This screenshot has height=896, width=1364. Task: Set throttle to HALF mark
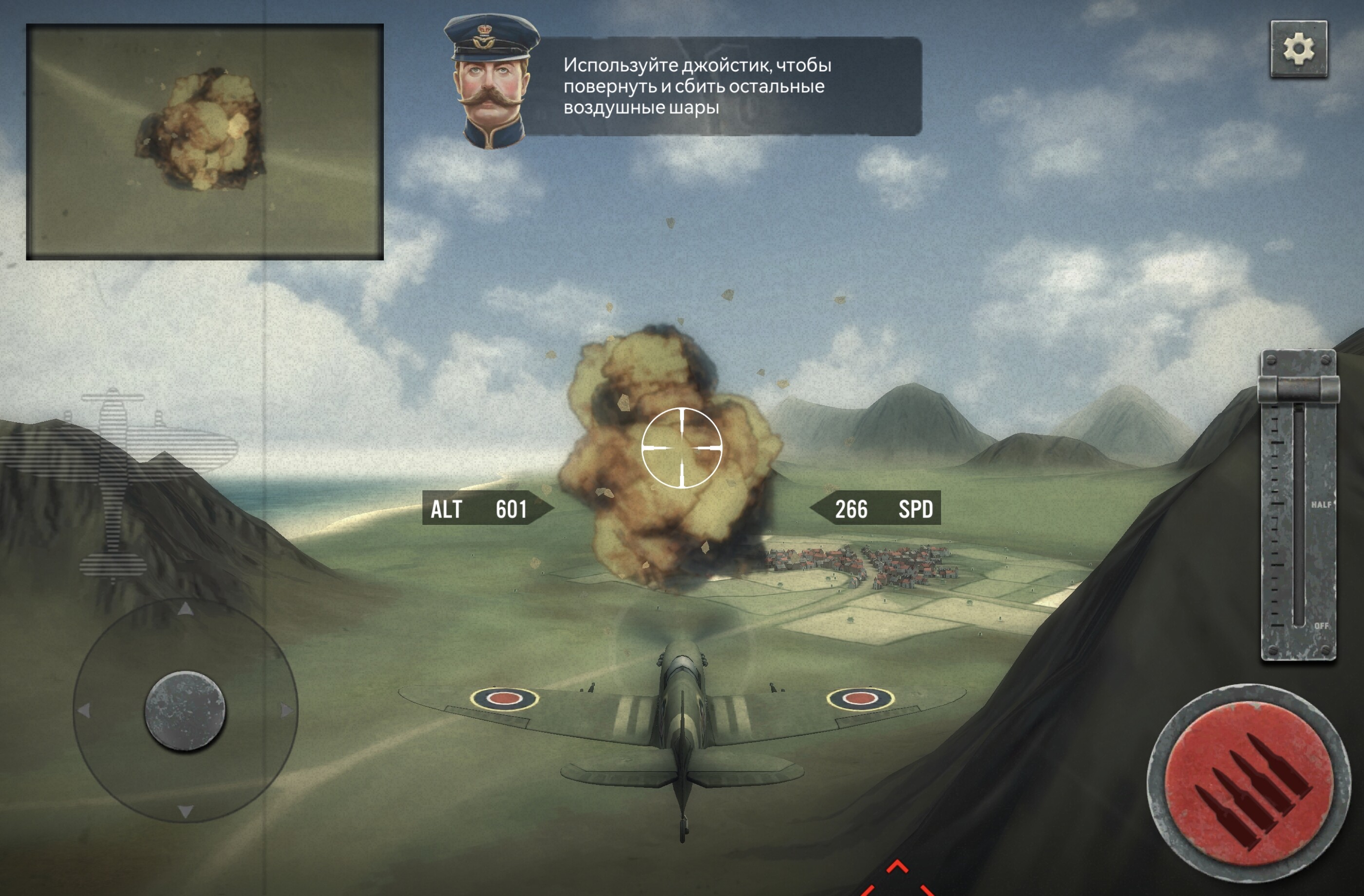[x=1299, y=504]
